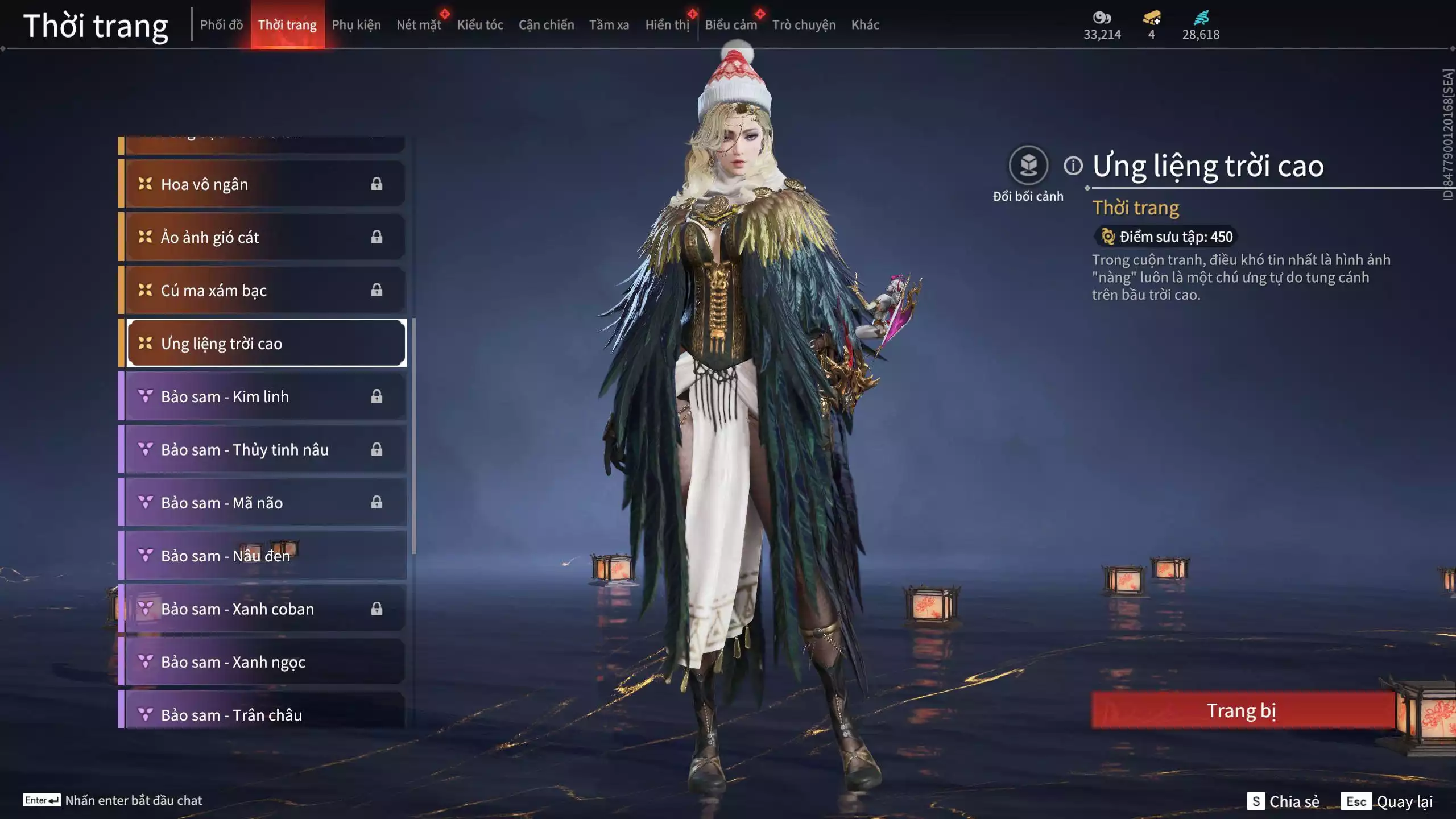
Task: Show the Hiển thị tab
Action: click(667, 25)
